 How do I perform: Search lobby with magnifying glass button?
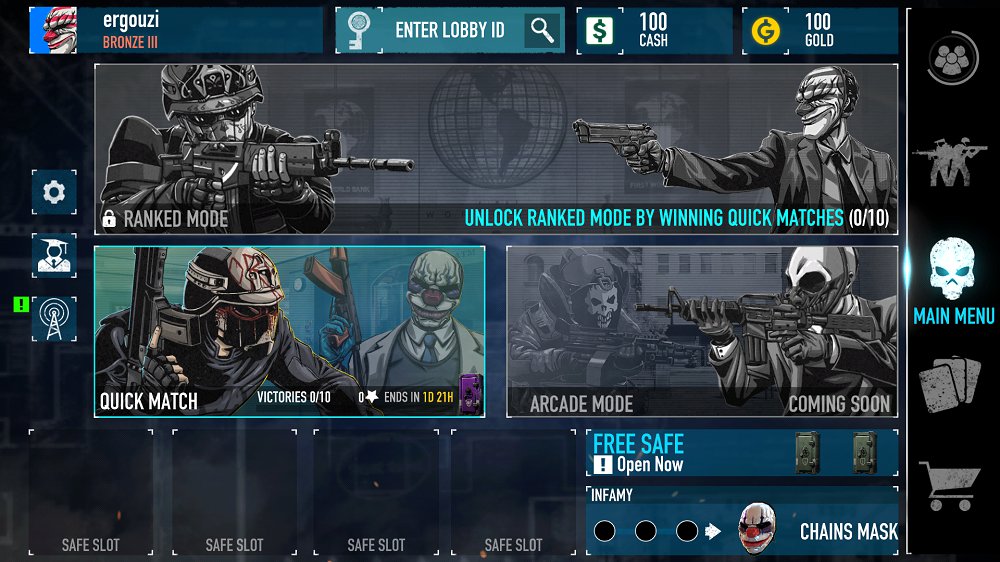coord(543,30)
